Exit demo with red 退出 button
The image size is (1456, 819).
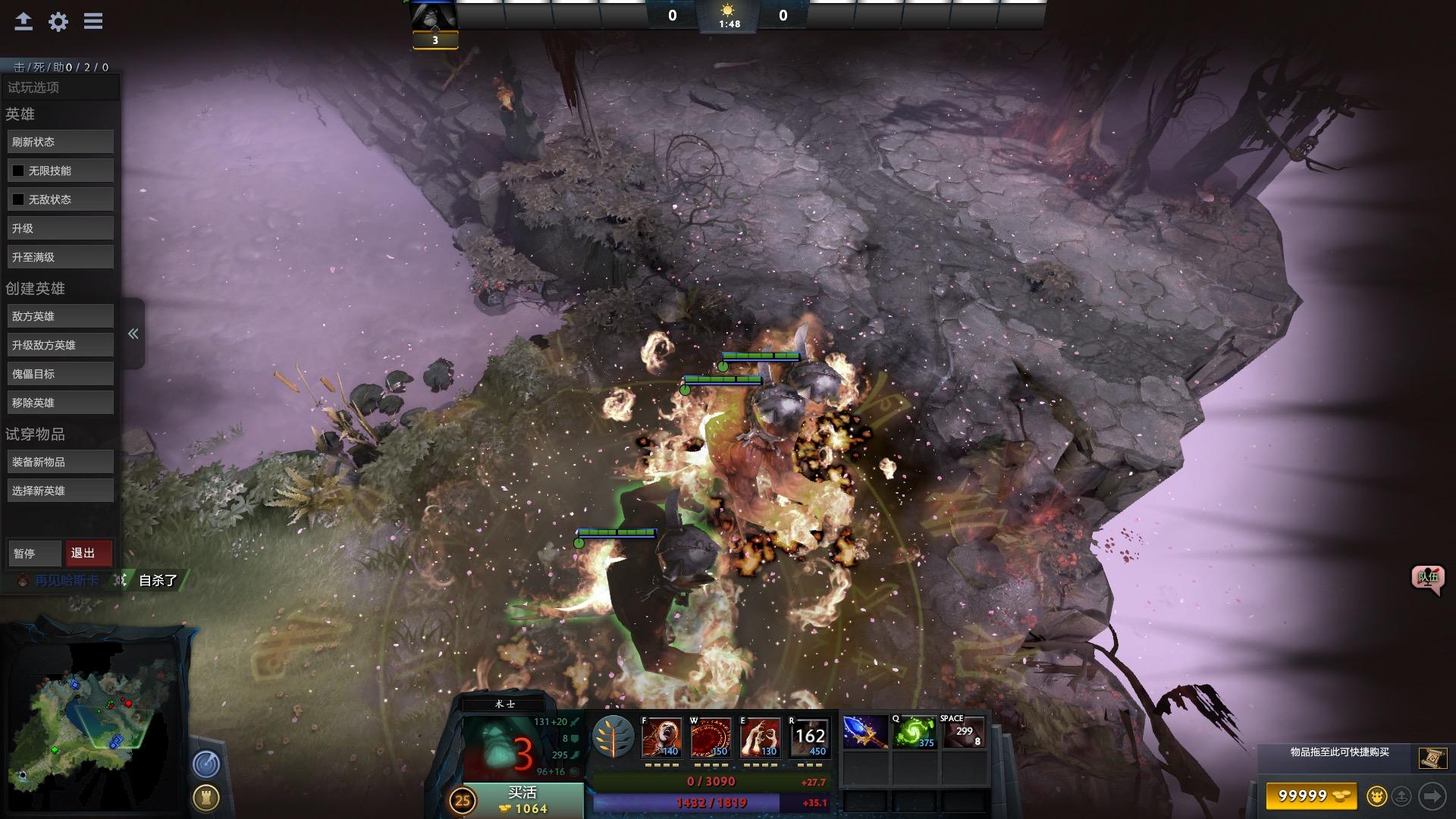pyautogui.click(x=89, y=554)
